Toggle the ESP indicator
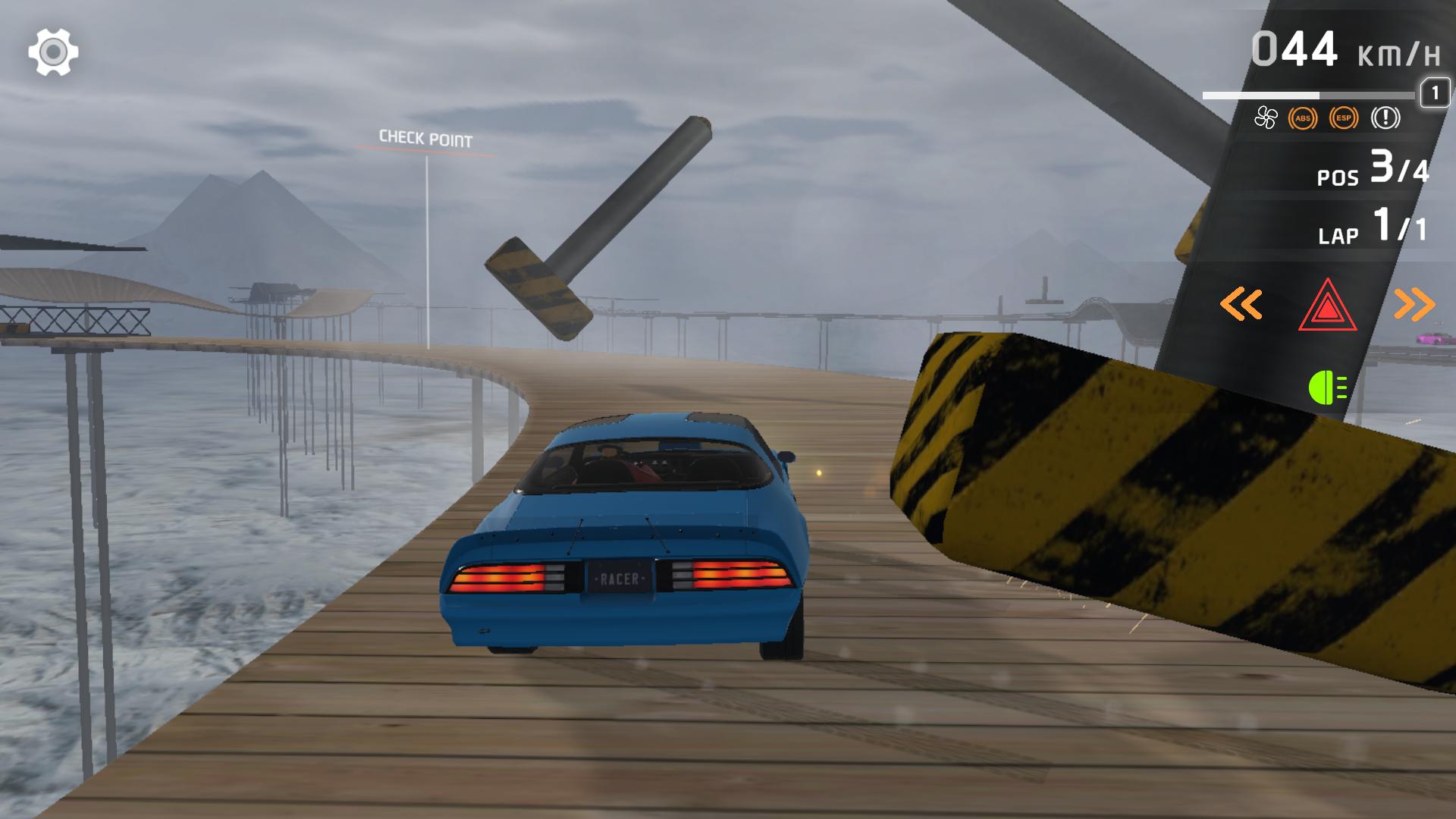The image size is (1456, 819). click(1344, 118)
